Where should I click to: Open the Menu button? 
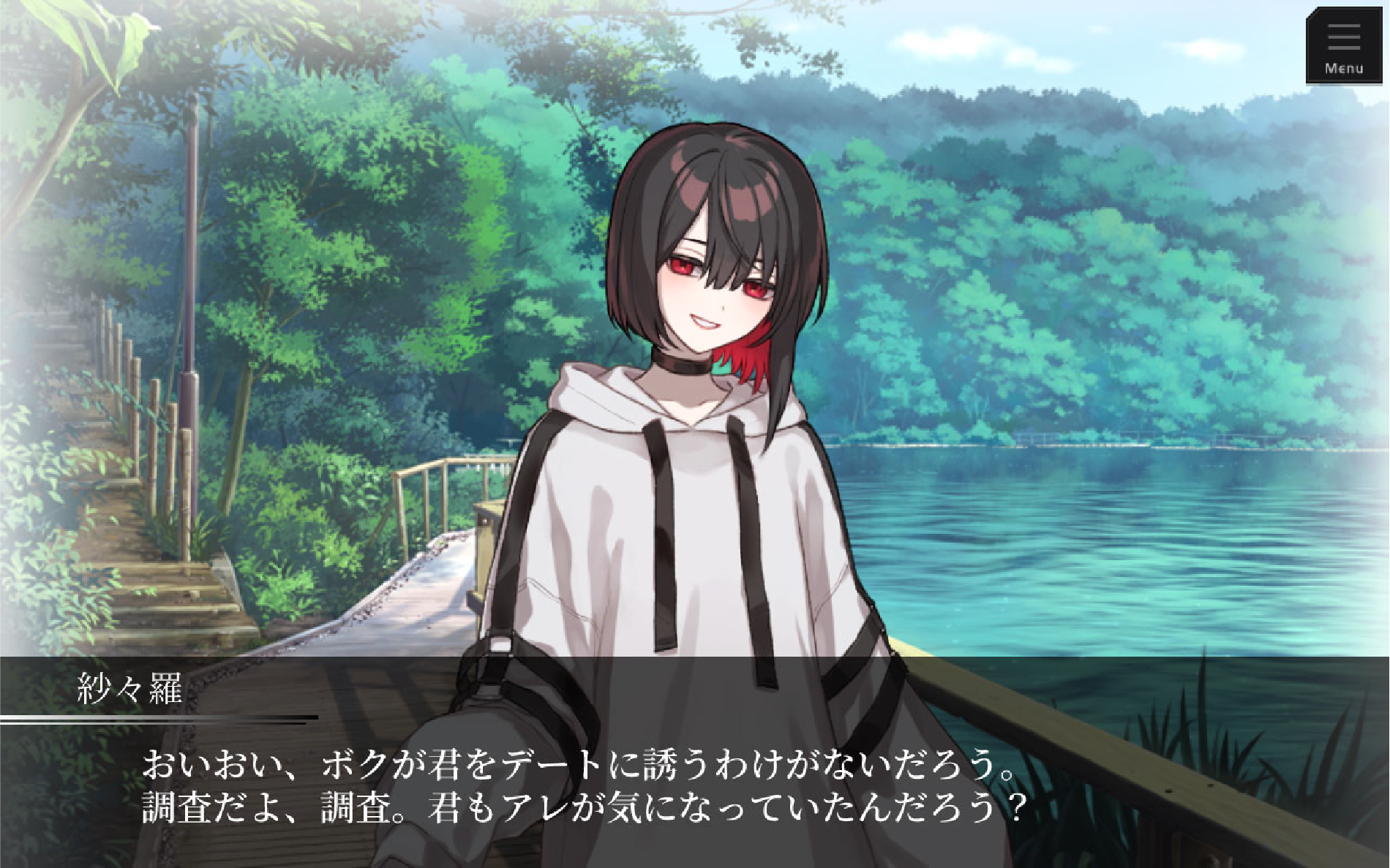tap(1343, 47)
